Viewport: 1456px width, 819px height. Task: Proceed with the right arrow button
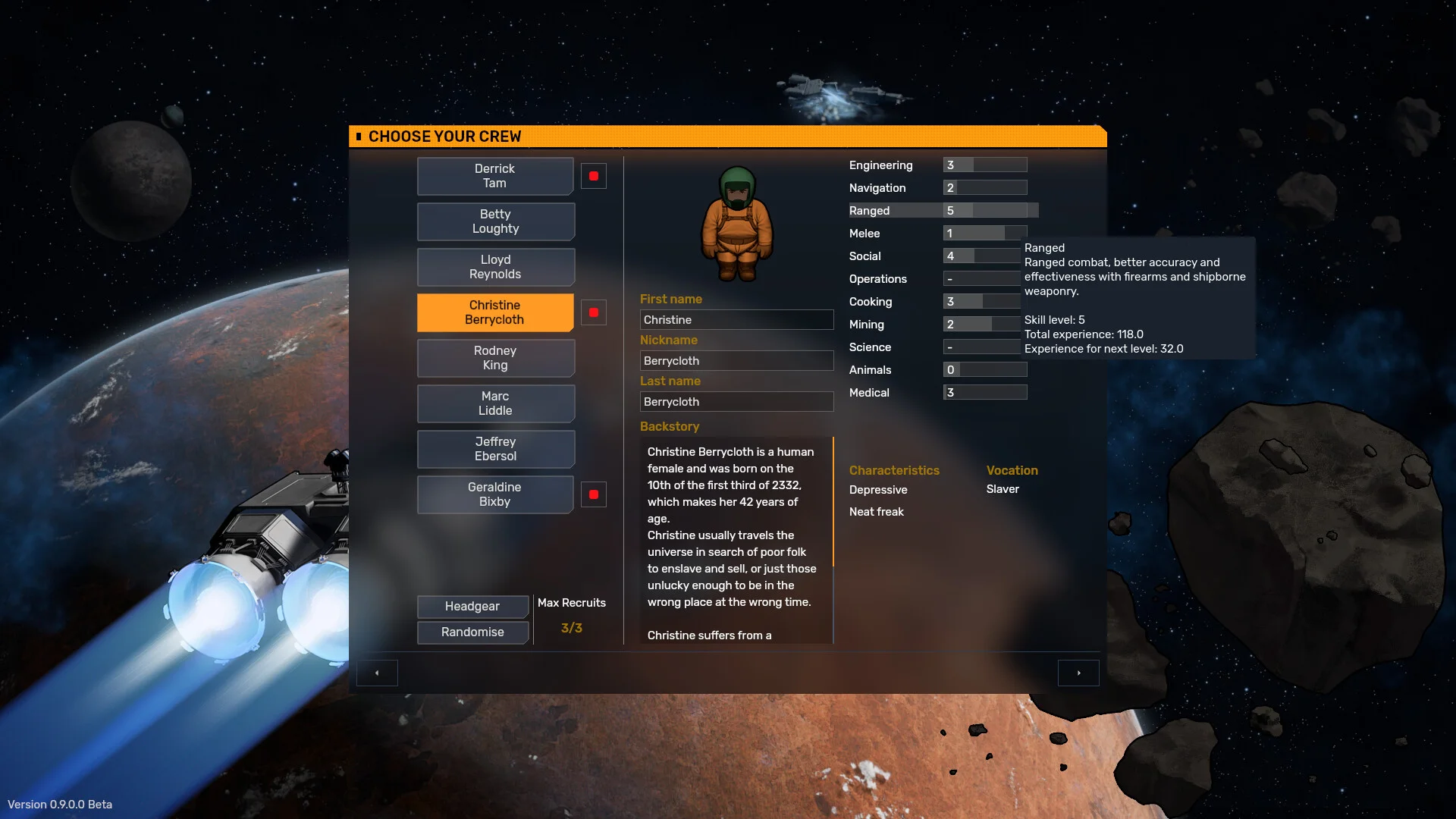(x=1078, y=673)
